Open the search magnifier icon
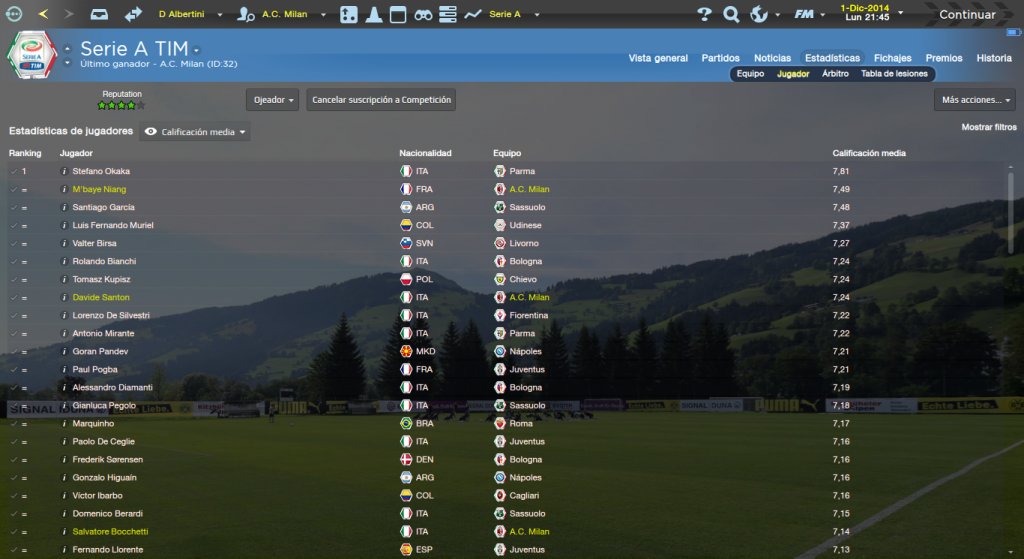 731,15
